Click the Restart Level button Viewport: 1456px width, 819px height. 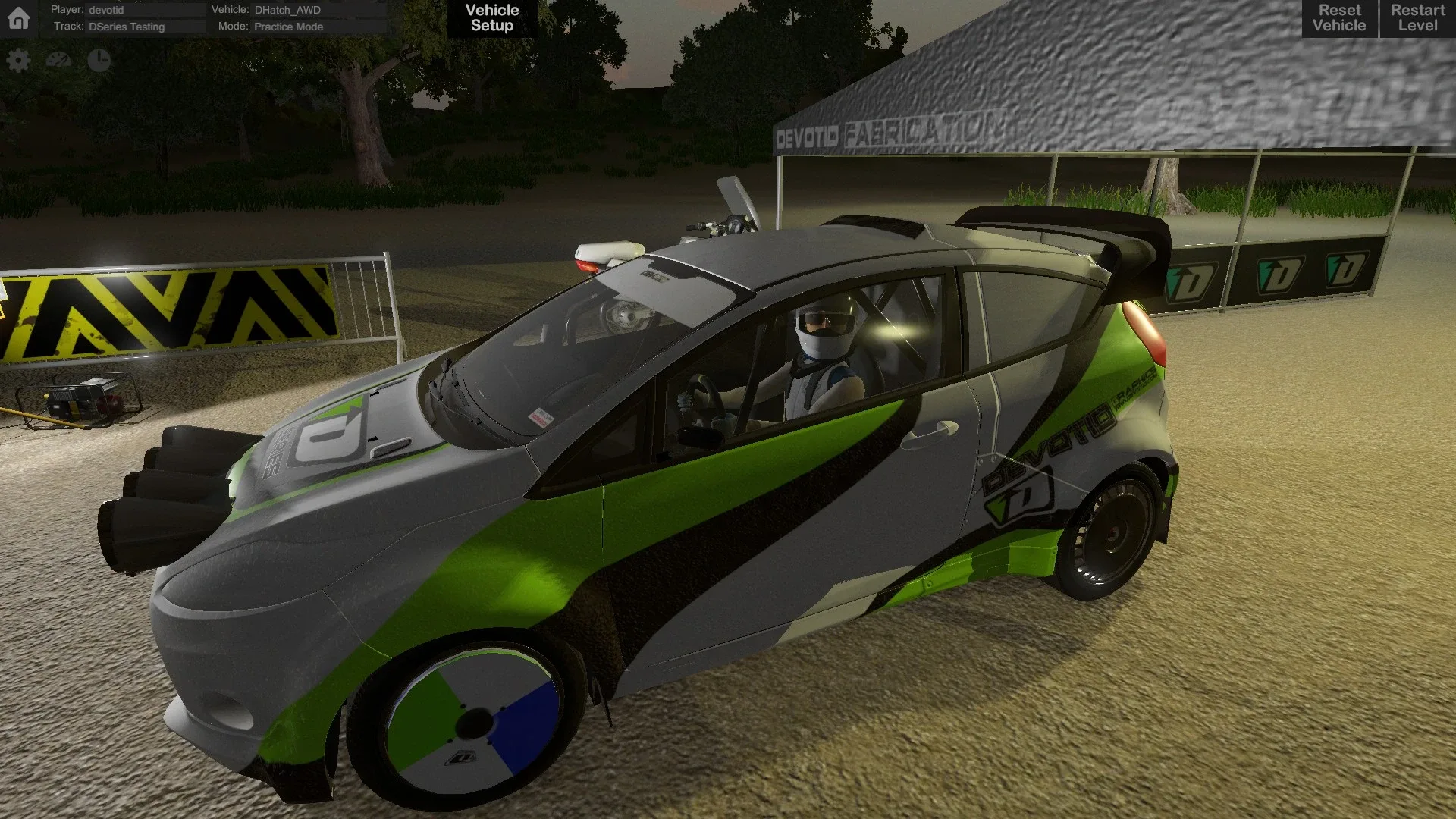tap(1417, 17)
